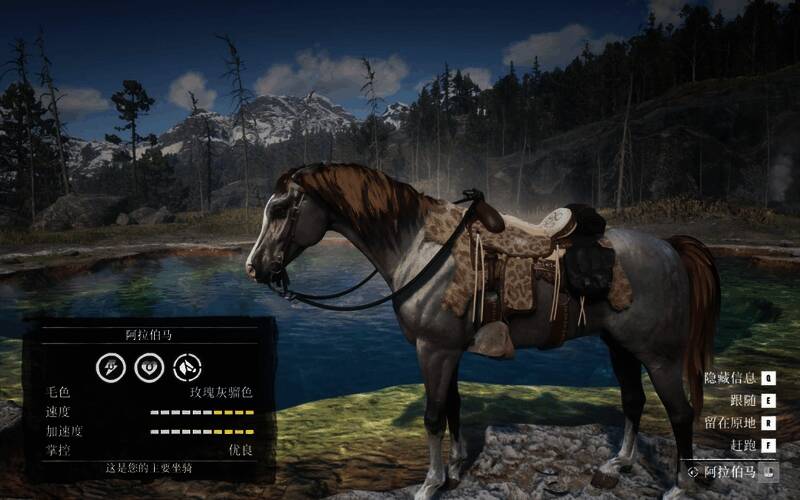Select the third circular horse icon
The height and width of the screenshot is (500, 800).
click(187, 367)
